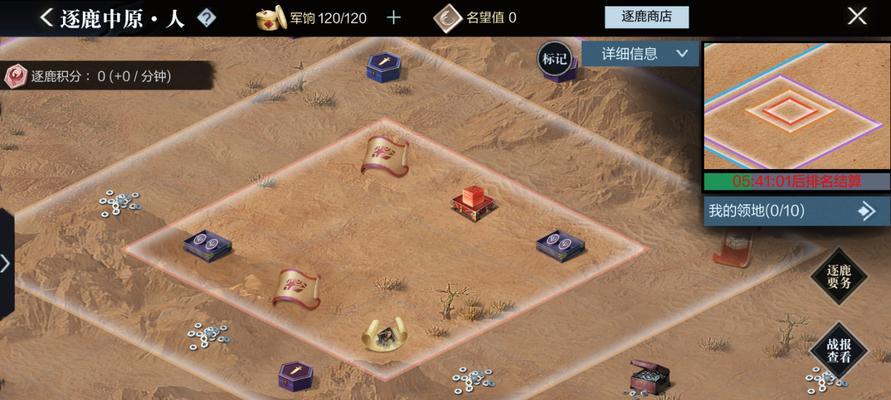Click the minimap overview
Image resolution: width=891 pixels, height=400 pixels.
tap(796, 106)
